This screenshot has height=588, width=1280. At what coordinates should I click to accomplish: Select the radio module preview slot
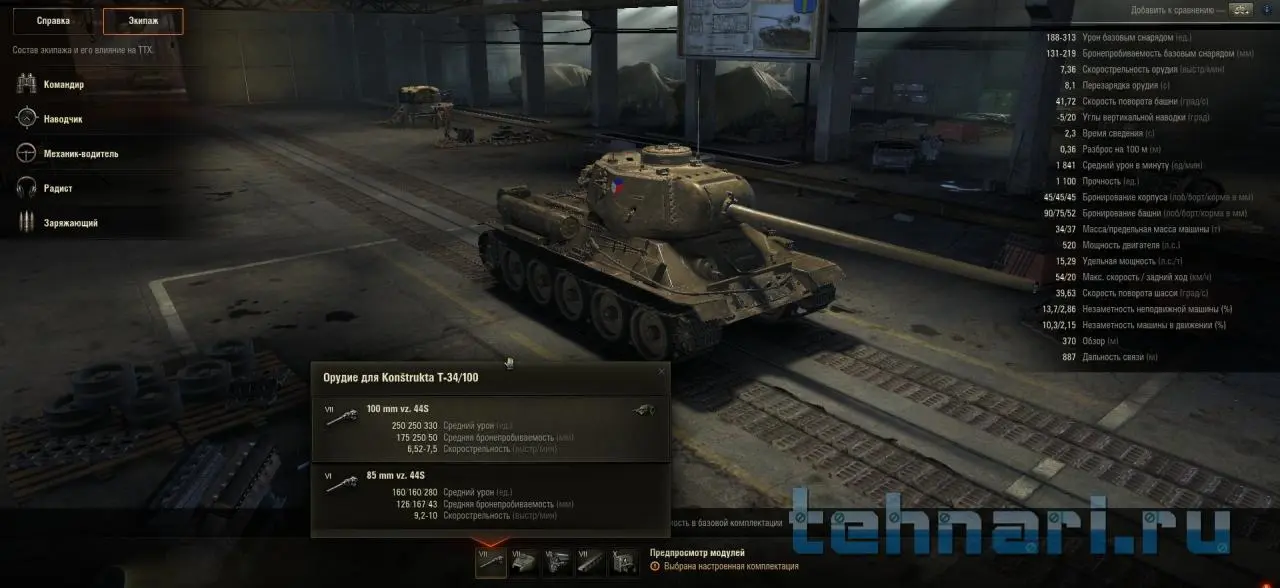click(623, 561)
